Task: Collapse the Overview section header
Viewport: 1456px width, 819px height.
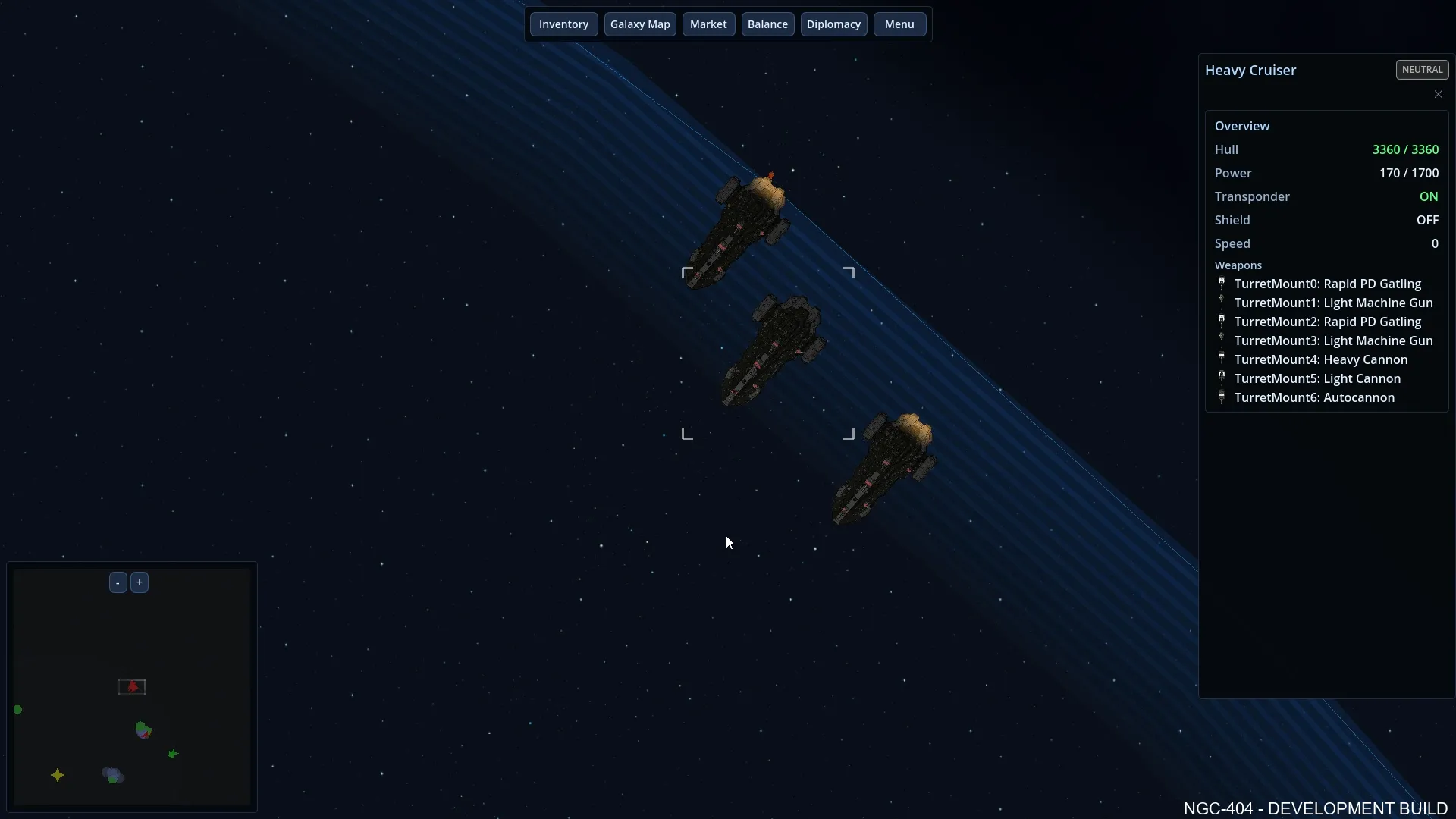Action: coord(1241,125)
